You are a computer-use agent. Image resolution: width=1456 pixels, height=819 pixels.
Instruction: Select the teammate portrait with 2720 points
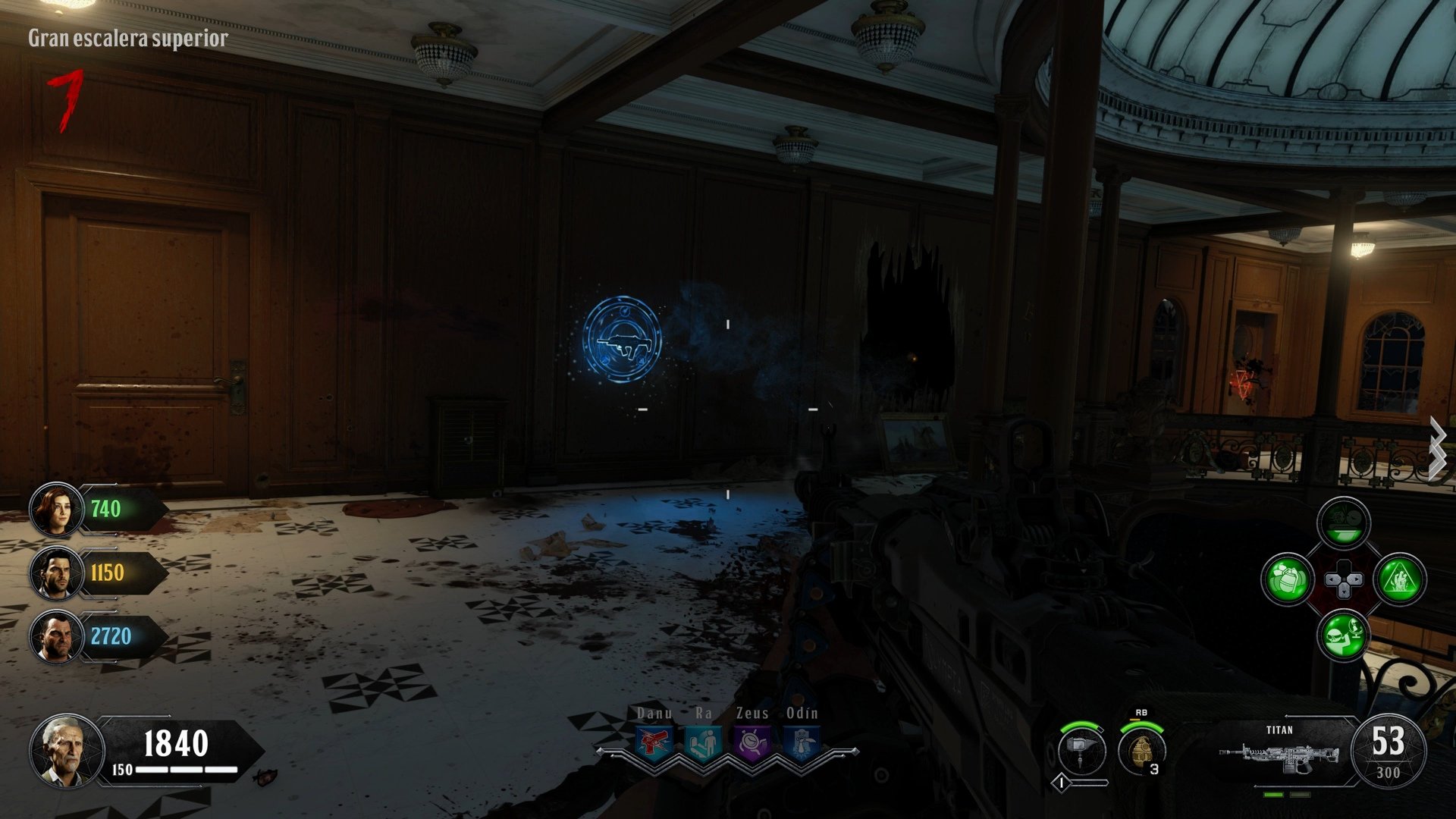[x=56, y=636]
